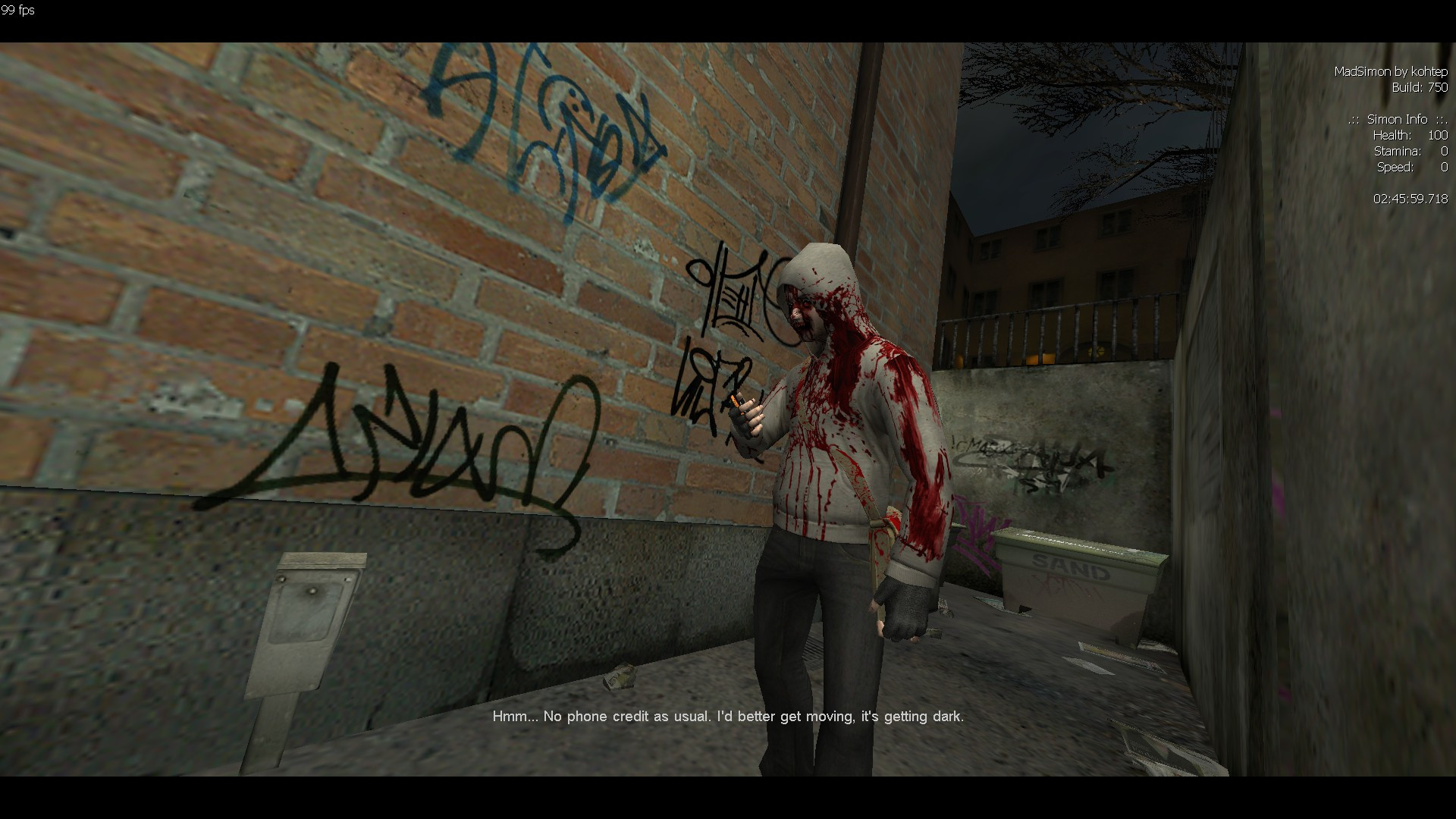Viewport: 1456px width, 819px height.
Task: Click the Stamina: 0 readout
Action: click(1410, 151)
